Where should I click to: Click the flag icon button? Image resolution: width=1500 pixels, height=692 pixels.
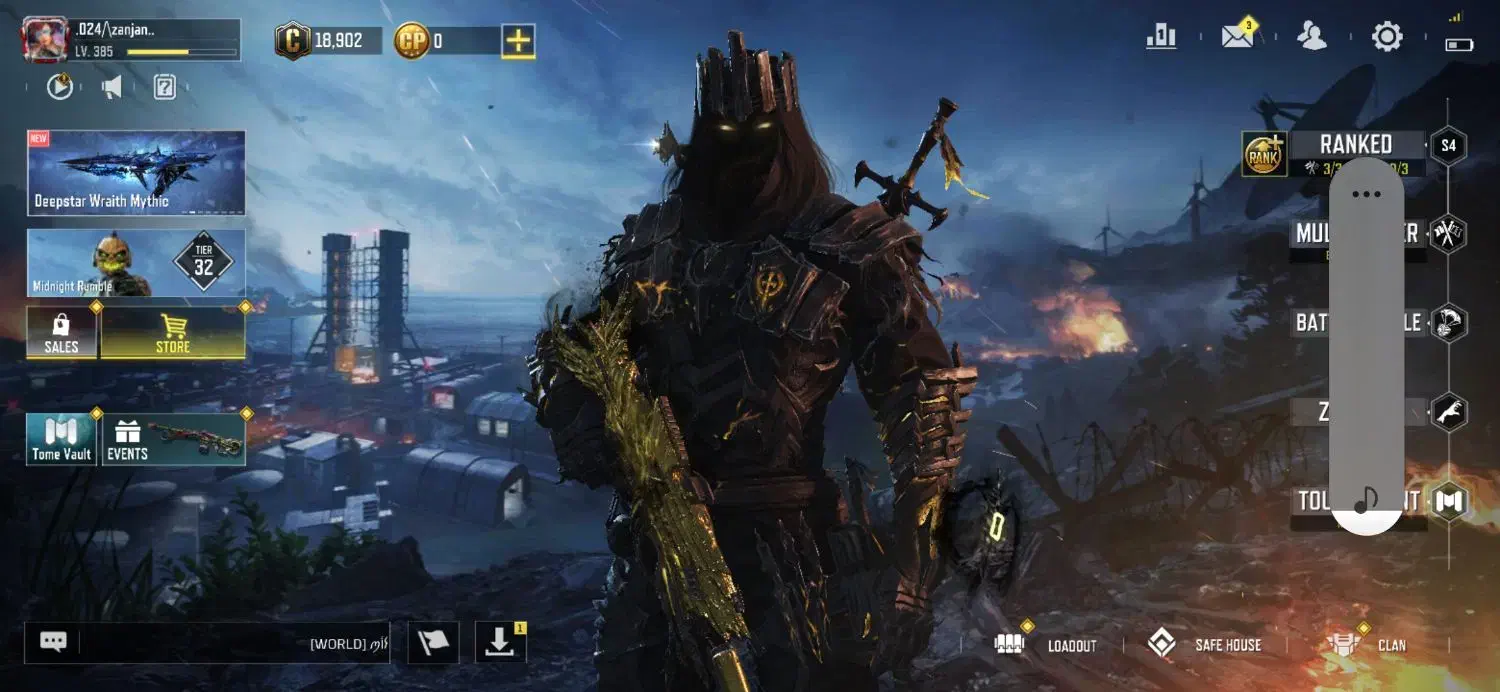pos(433,643)
